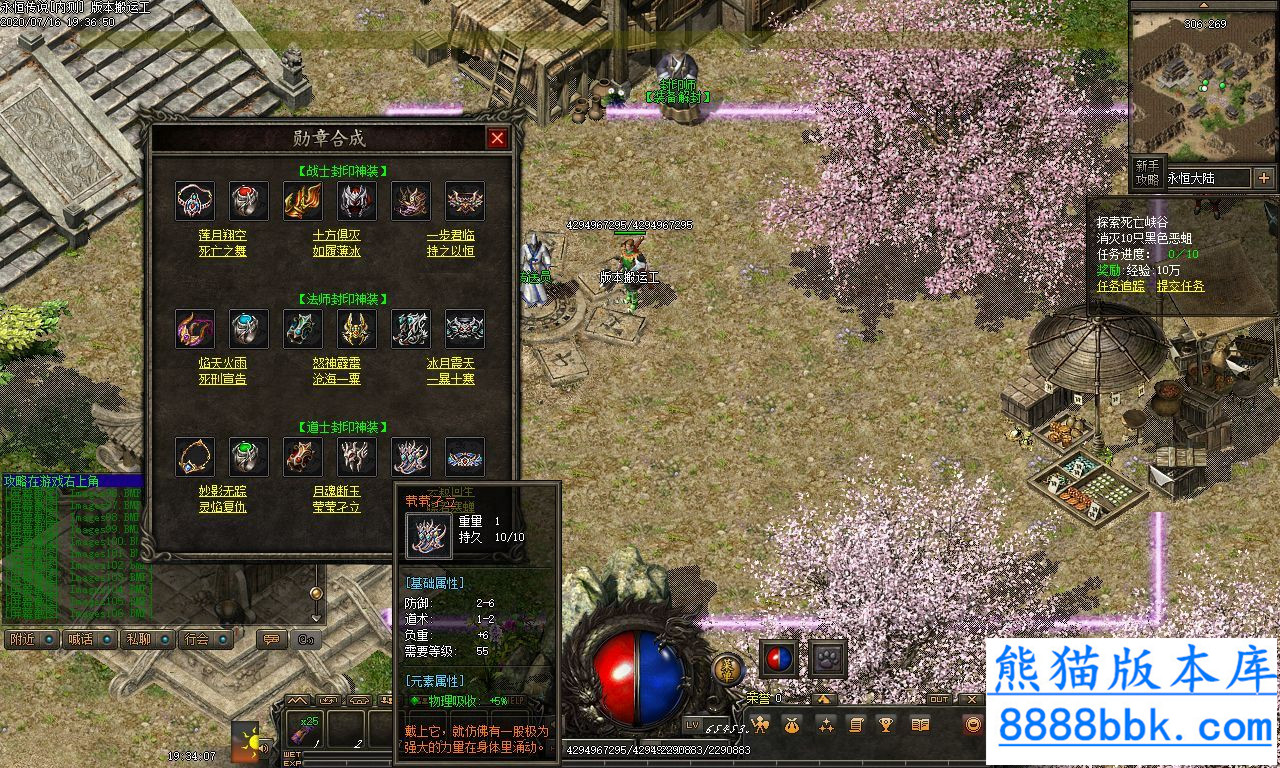Switch chat to 附近 channel
The height and width of the screenshot is (768, 1280).
[x=31, y=639]
